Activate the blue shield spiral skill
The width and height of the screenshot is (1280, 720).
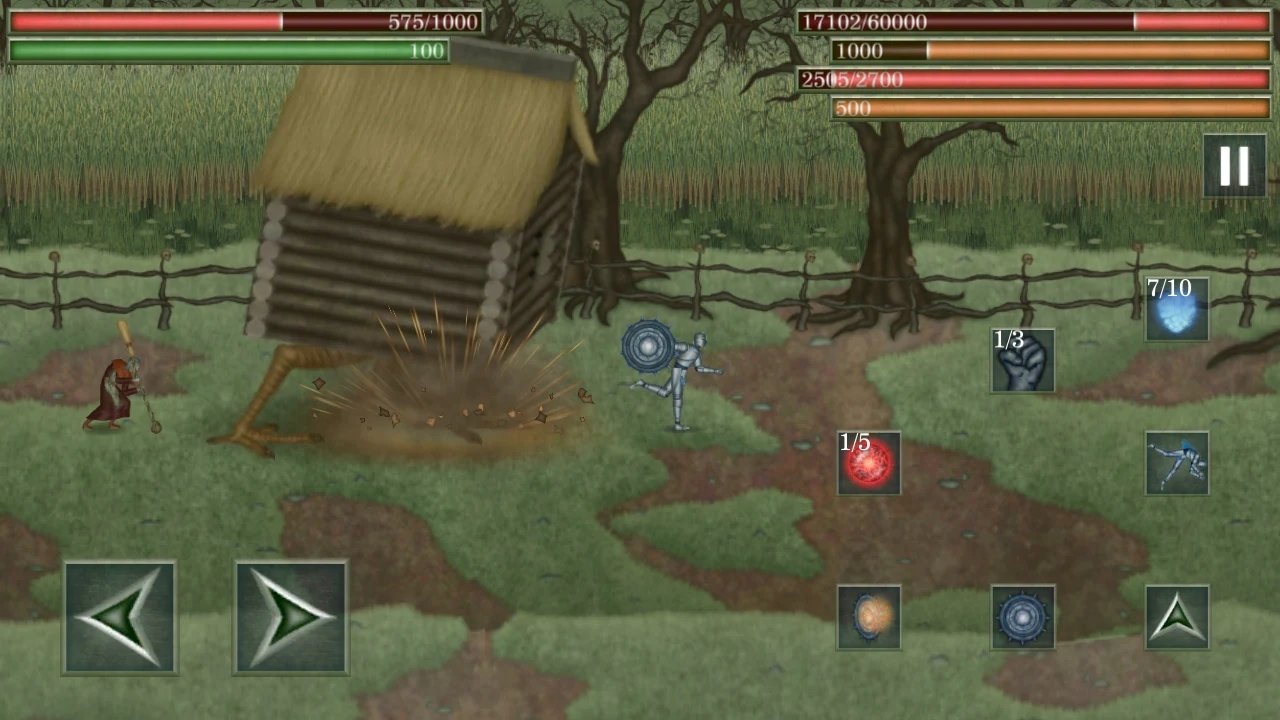1023,618
